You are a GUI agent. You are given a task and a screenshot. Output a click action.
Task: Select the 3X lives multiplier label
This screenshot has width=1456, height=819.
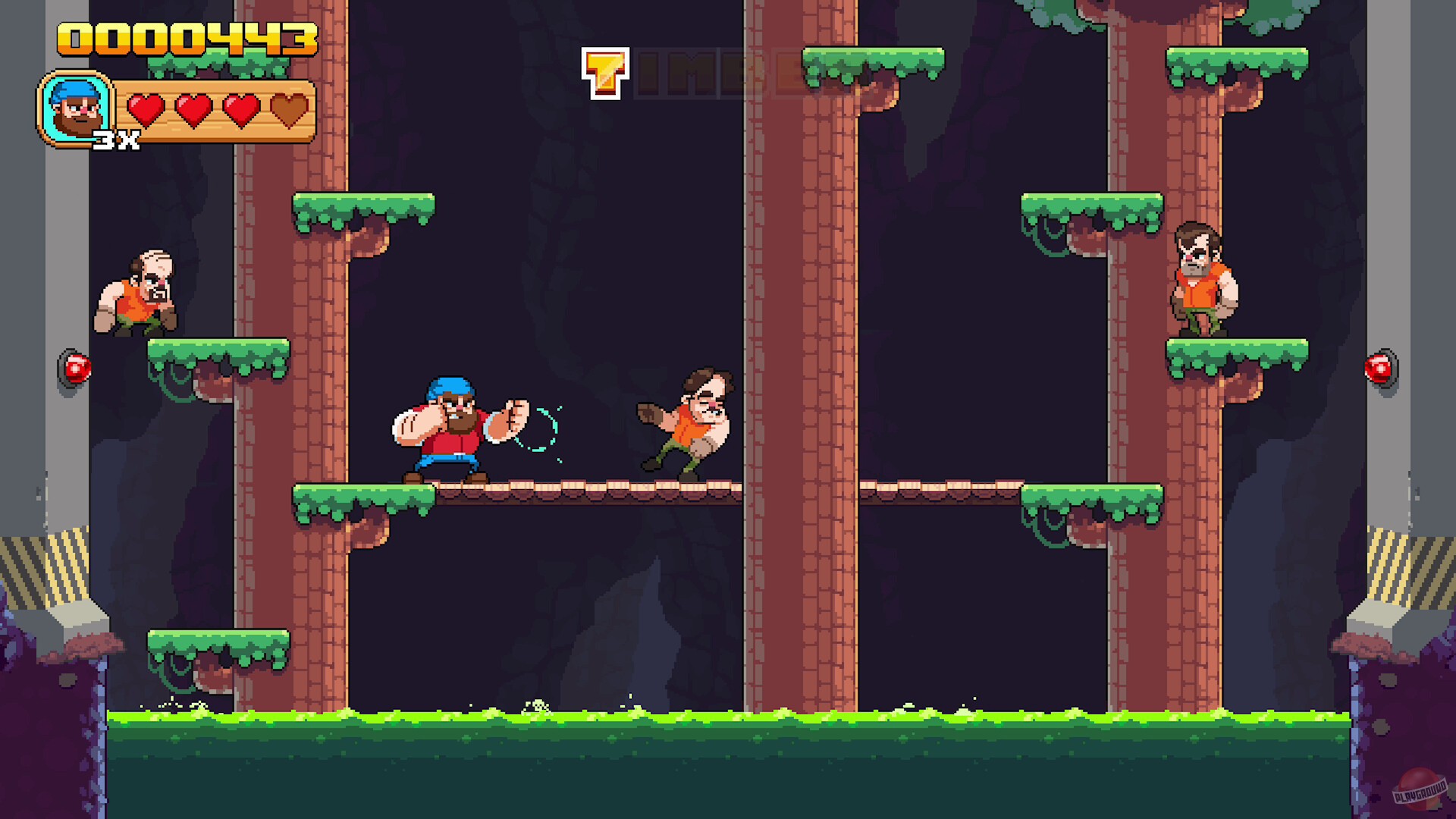pyautogui.click(x=115, y=139)
